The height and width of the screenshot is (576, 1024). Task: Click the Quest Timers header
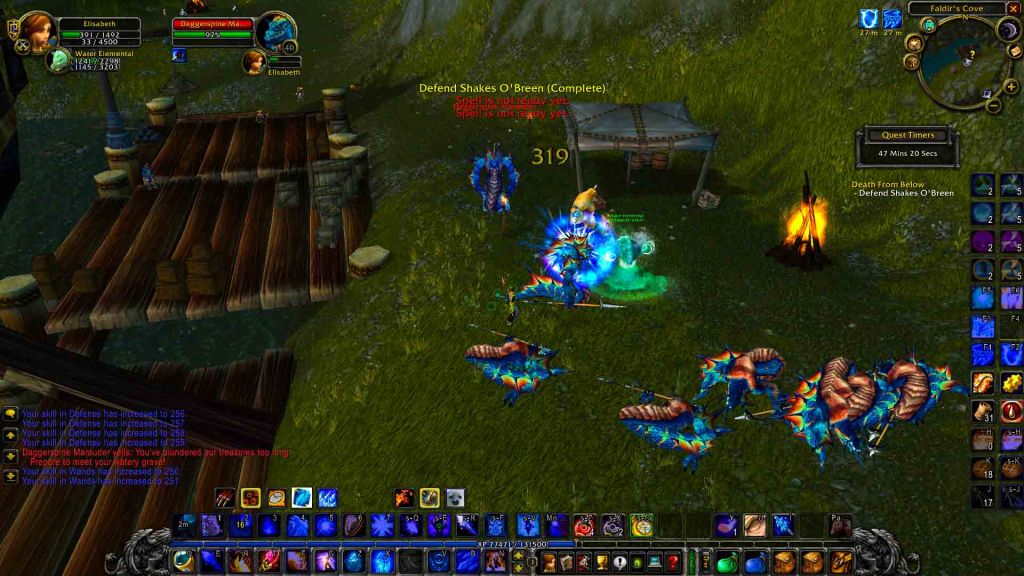click(x=907, y=135)
